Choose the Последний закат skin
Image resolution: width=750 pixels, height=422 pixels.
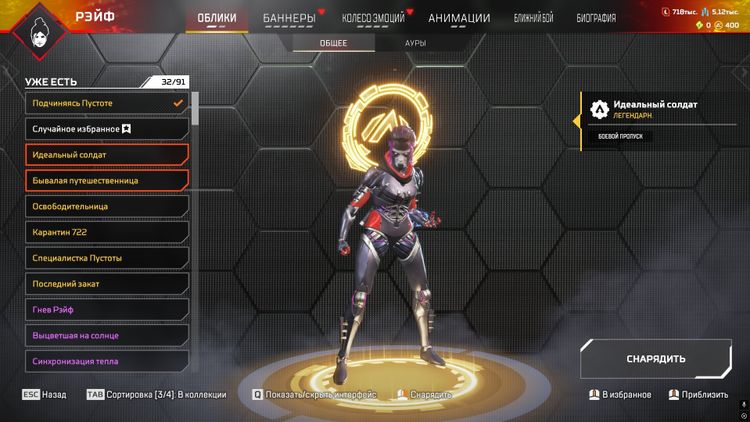click(107, 284)
